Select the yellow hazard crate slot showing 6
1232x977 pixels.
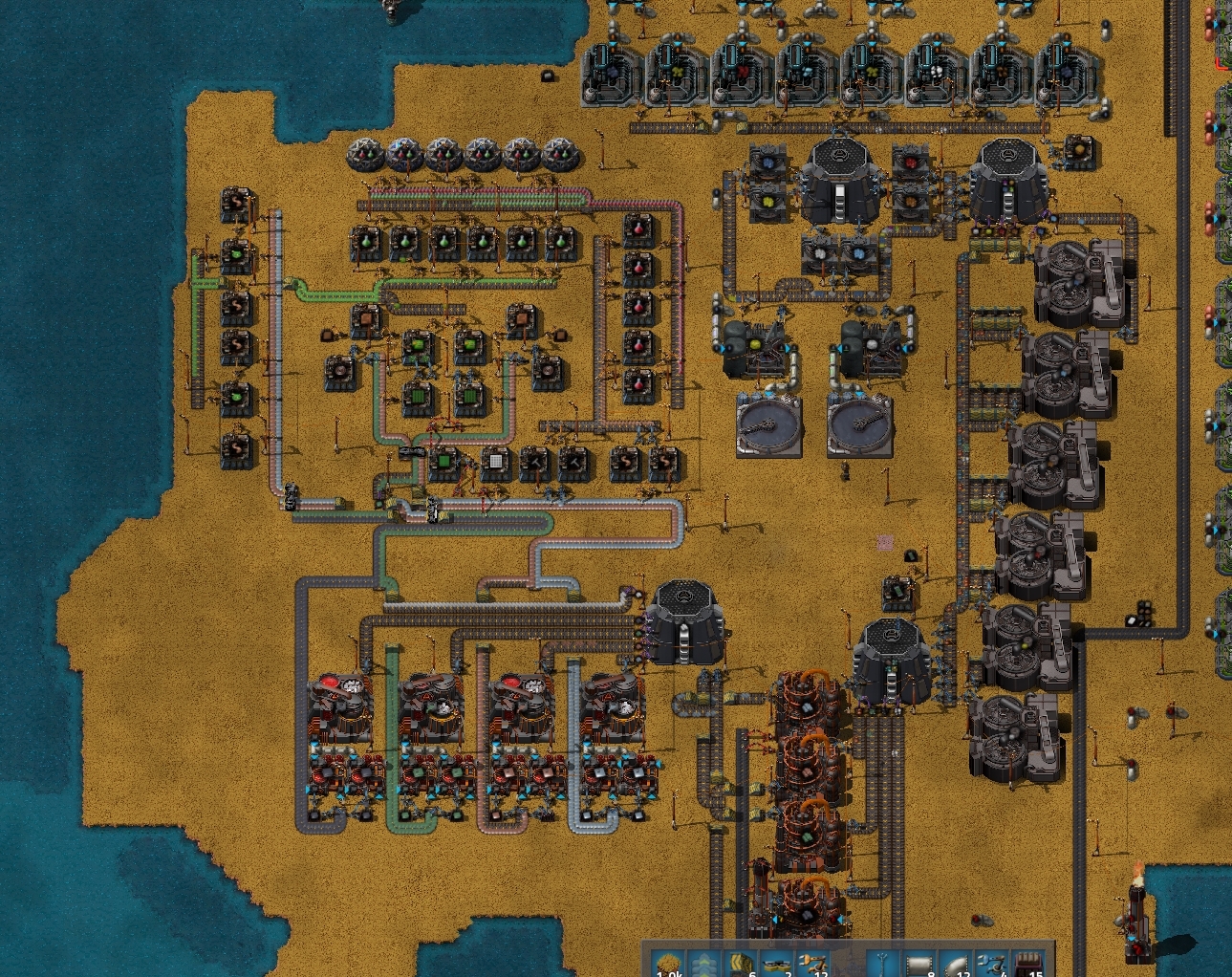pyautogui.click(x=741, y=964)
